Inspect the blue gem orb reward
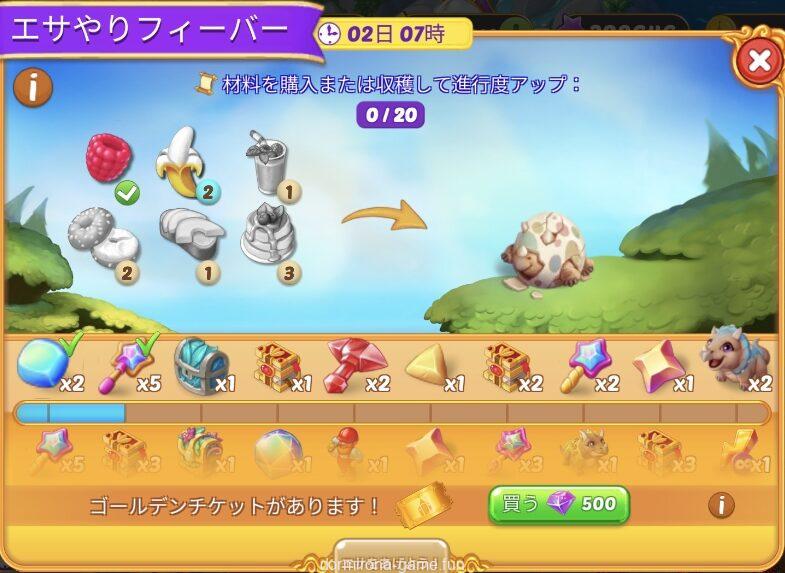The width and height of the screenshot is (785, 573). (40, 362)
